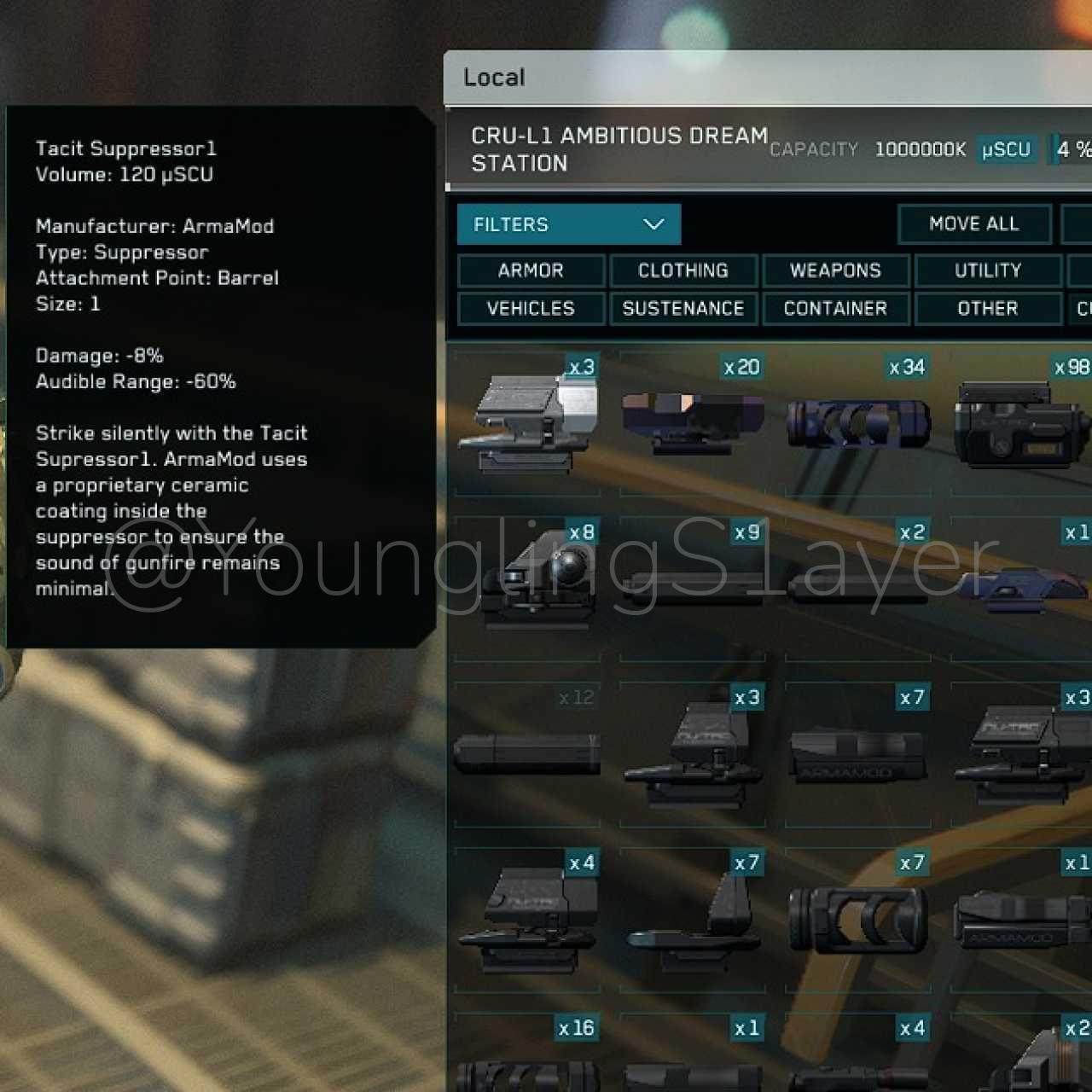This screenshot has height=1092, width=1092.
Task: Filter inventory by Armor
Action: point(531,270)
